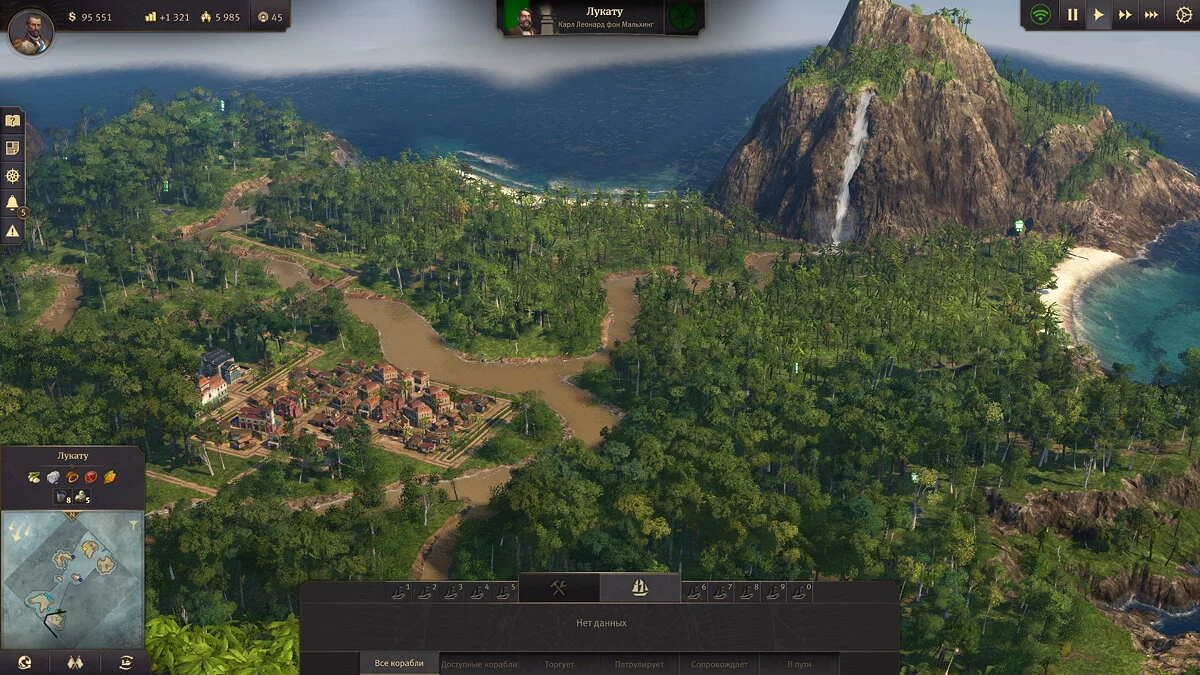Image resolution: width=1200 pixels, height=675 pixels.
Task: Filter ships by 'Торгует'
Action: (x=559, y=663)
